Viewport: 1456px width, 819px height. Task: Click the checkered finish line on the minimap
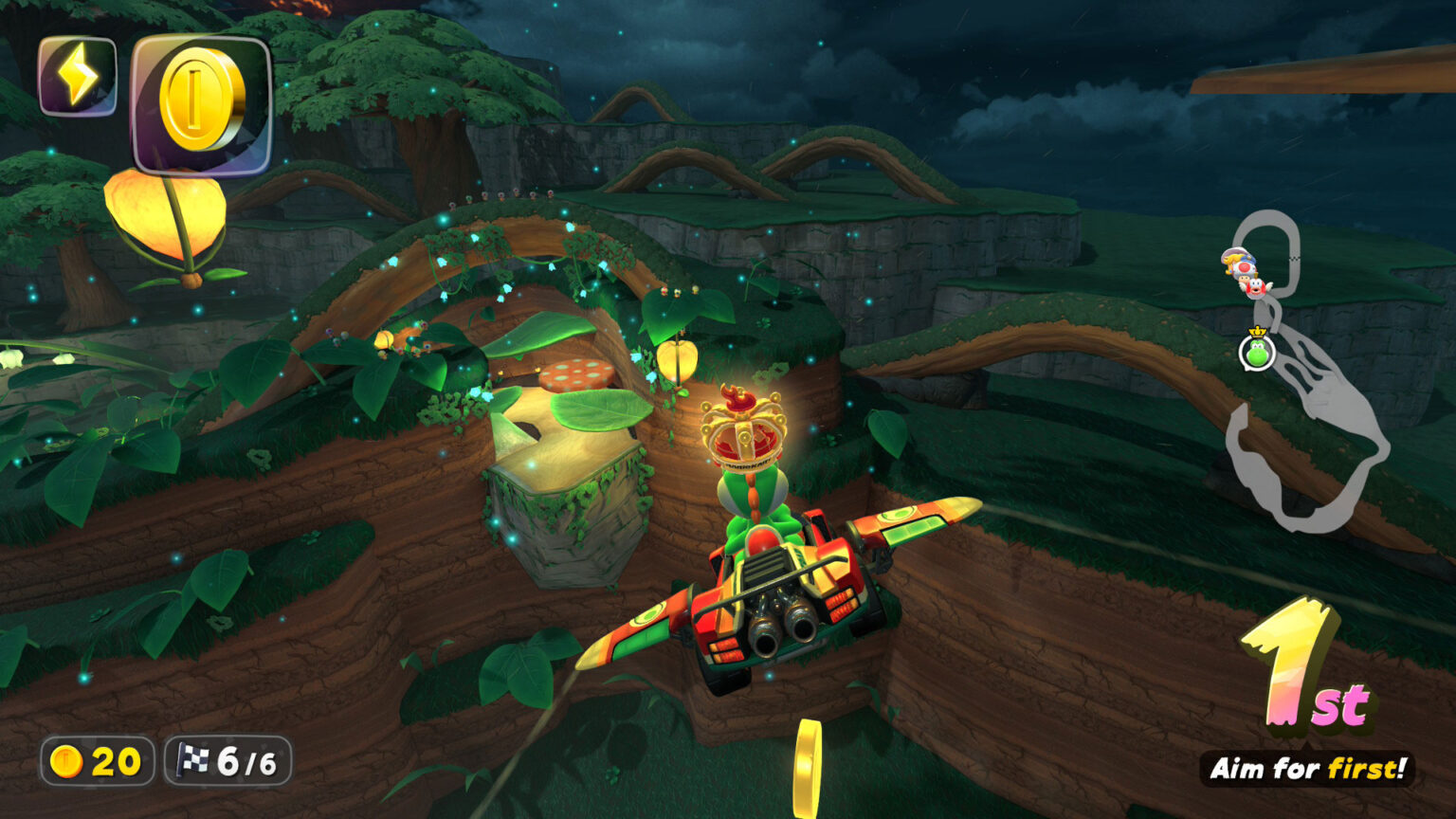tap(1296, 258)
